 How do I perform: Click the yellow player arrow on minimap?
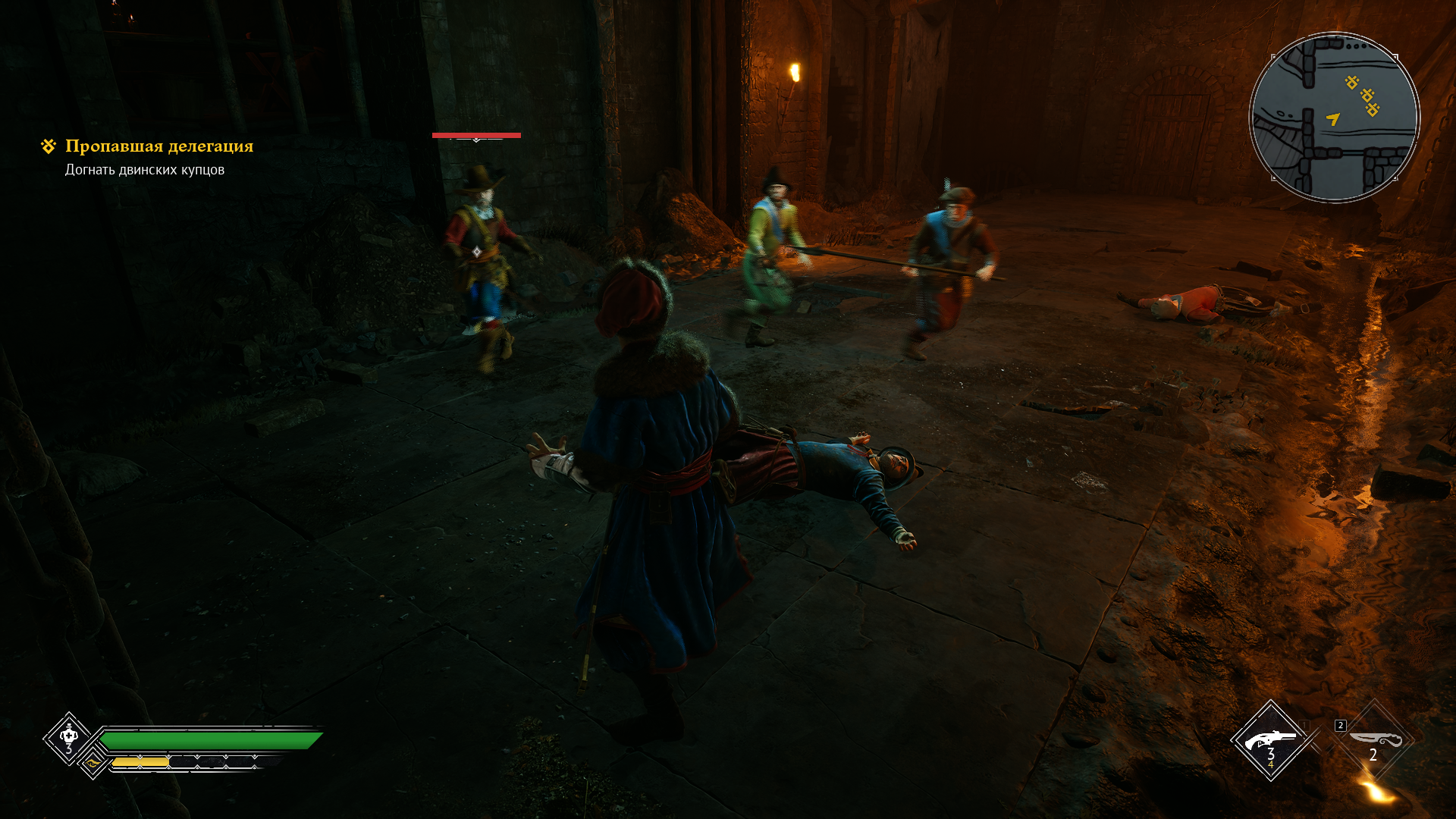point(1333,118)
